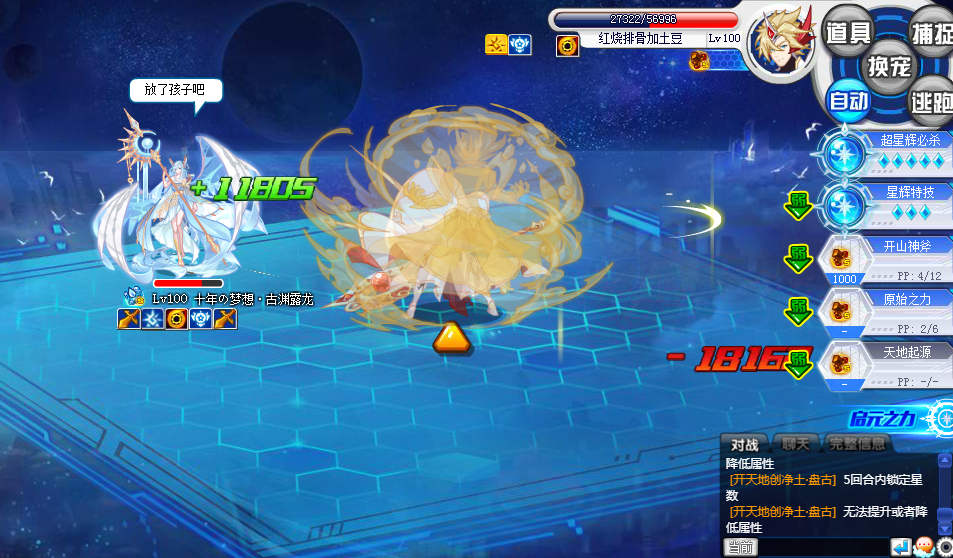Click the 逃跑 flee button
Viewport: 953px width, 558px height.
point(932,100)
